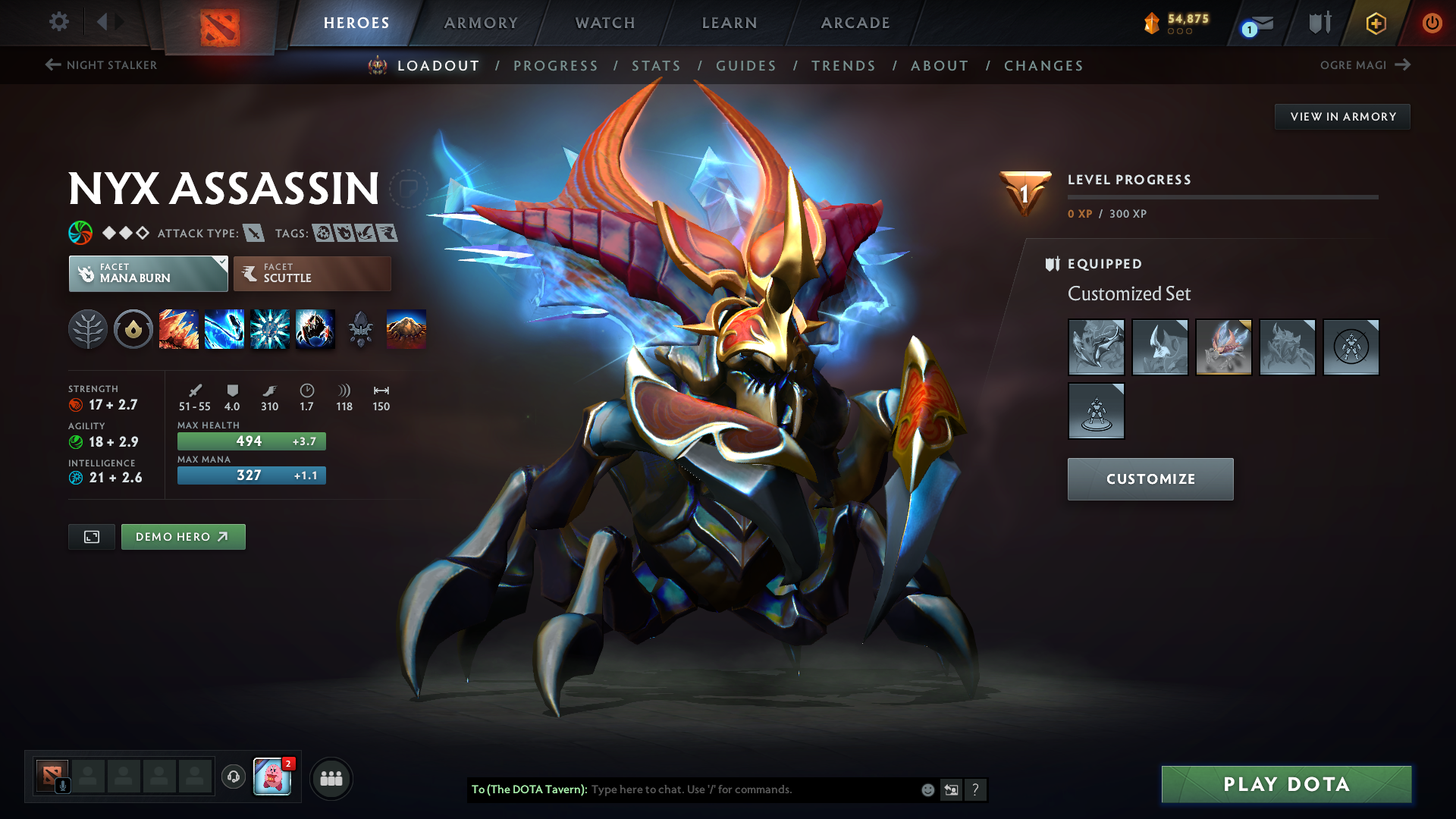Click the Spiked Carapace ability icon
The width and height of the screenshot is (1456, 819).
coord(270,329)
